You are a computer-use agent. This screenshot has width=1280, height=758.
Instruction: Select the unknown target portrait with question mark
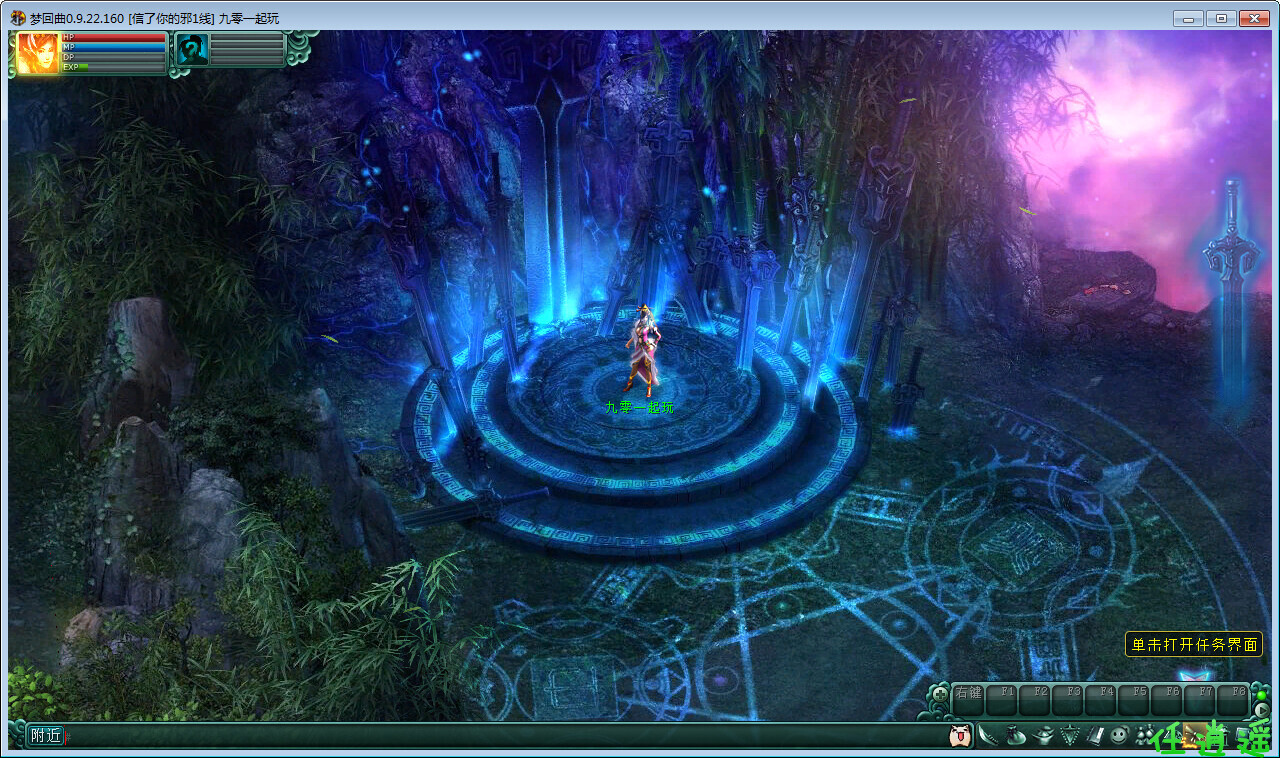pyautogui.click(x=191, y=50)
